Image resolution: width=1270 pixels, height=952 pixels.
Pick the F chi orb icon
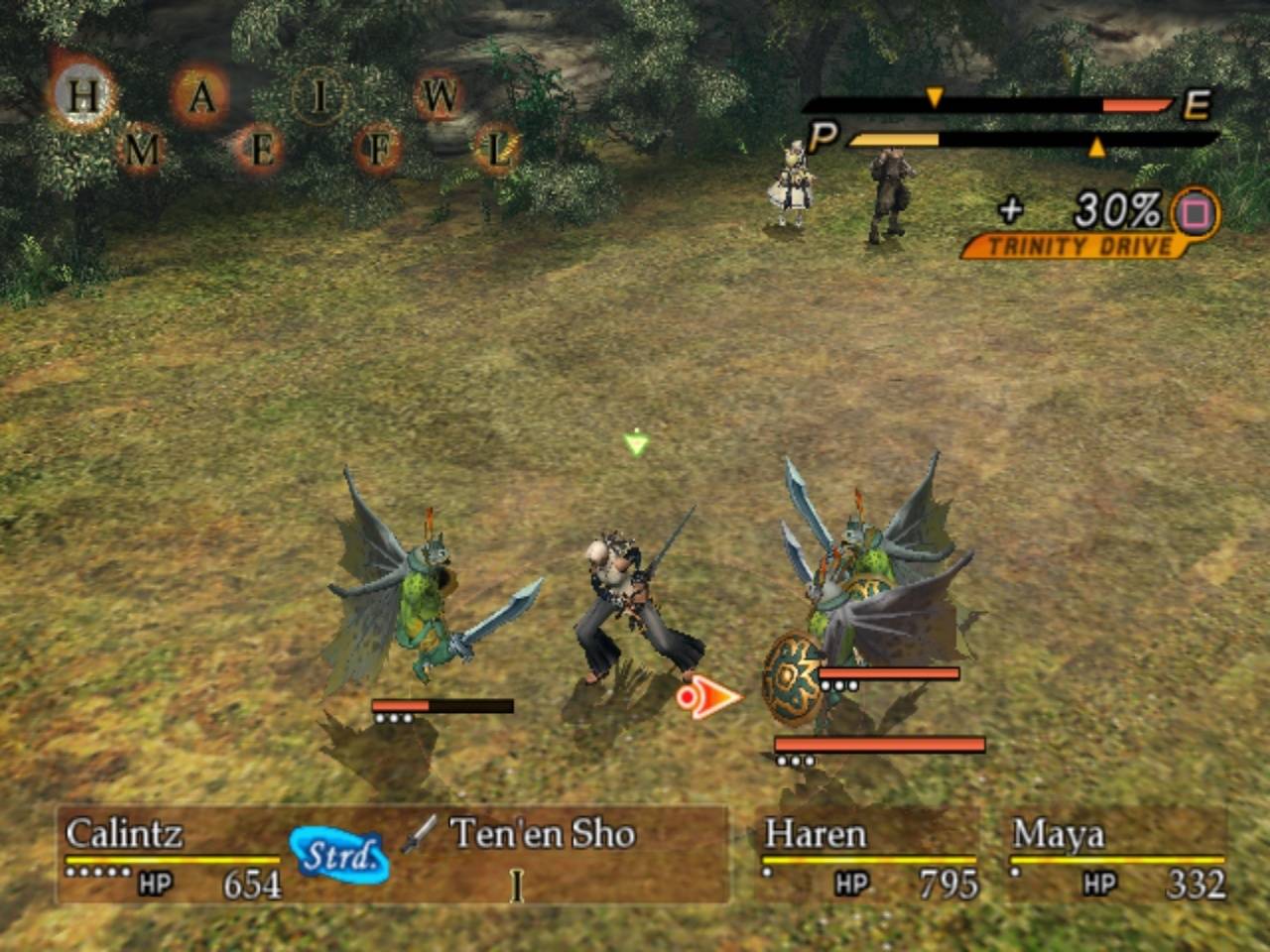(x=378, y=151)
